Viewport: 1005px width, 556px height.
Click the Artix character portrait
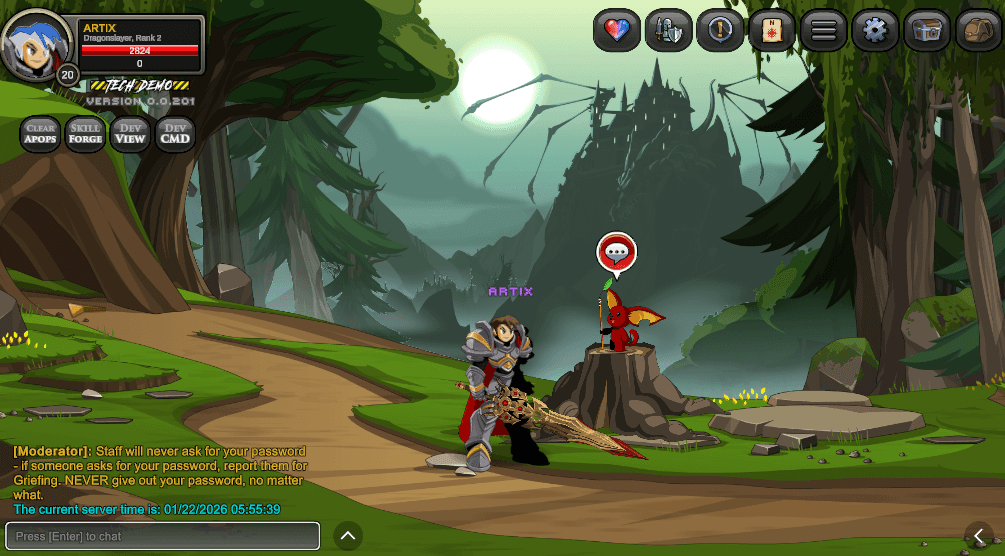[35, 44]
